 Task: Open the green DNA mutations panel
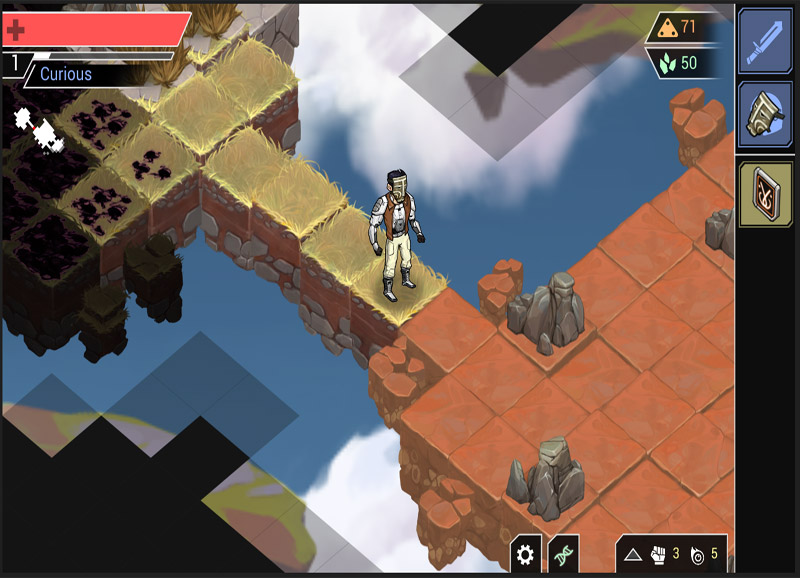tap(563, 553)
